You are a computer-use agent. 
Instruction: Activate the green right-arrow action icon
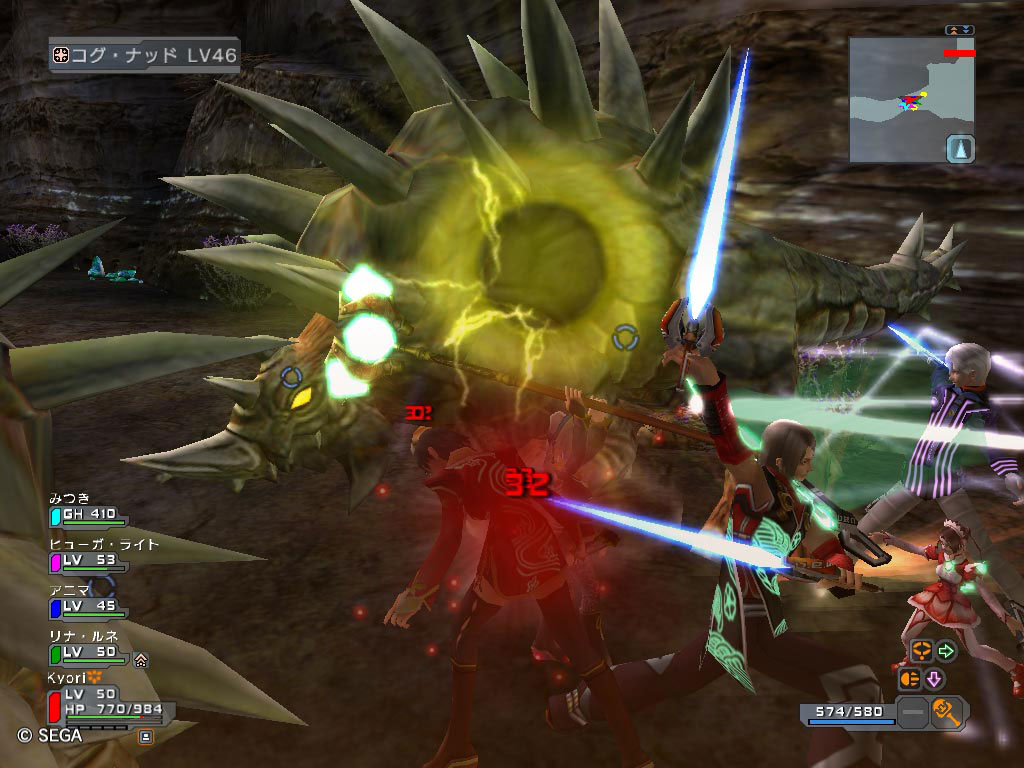coord(945,652)
